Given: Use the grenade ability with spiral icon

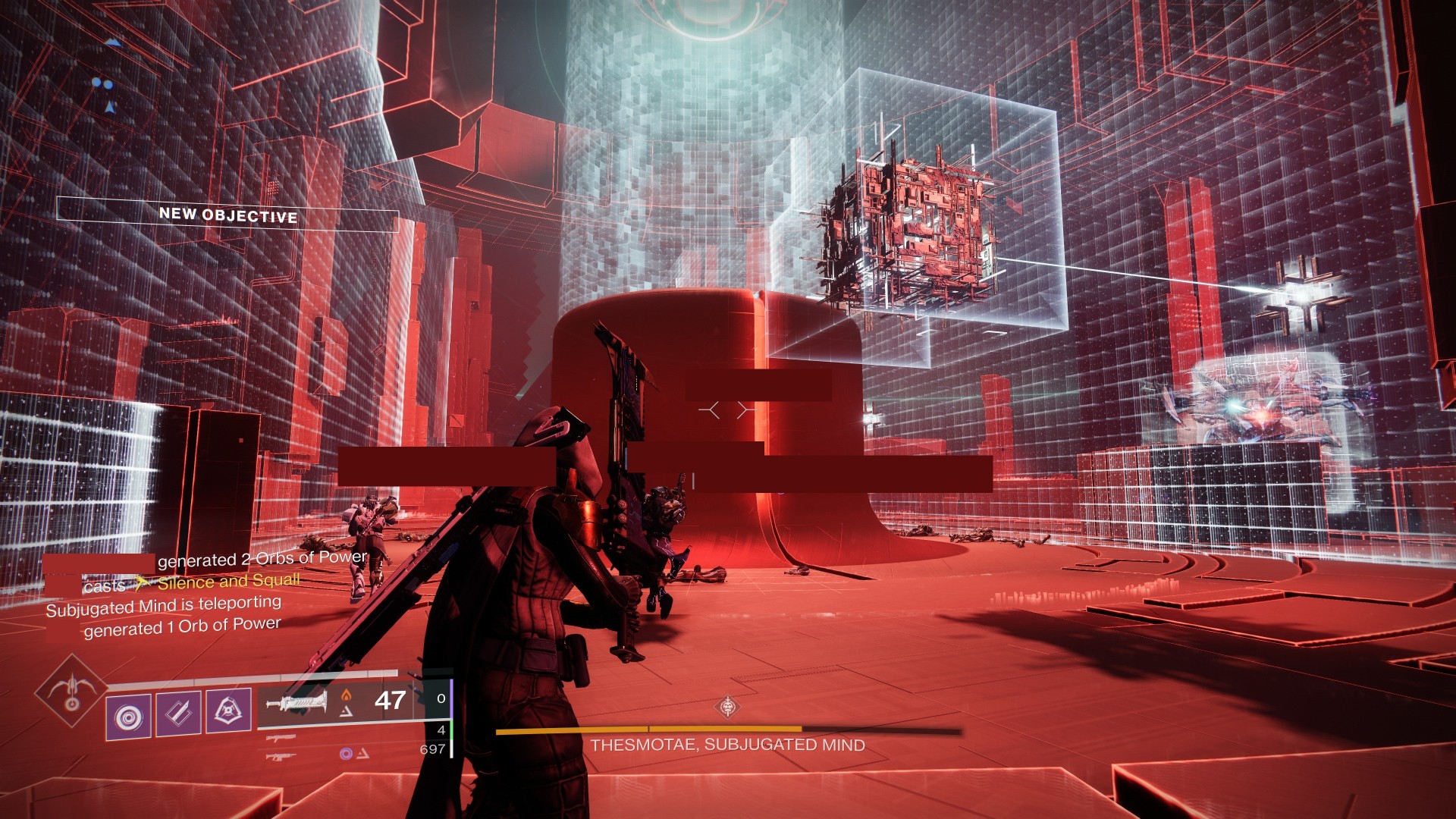Looking at the screenshot, I should point(128,715).
